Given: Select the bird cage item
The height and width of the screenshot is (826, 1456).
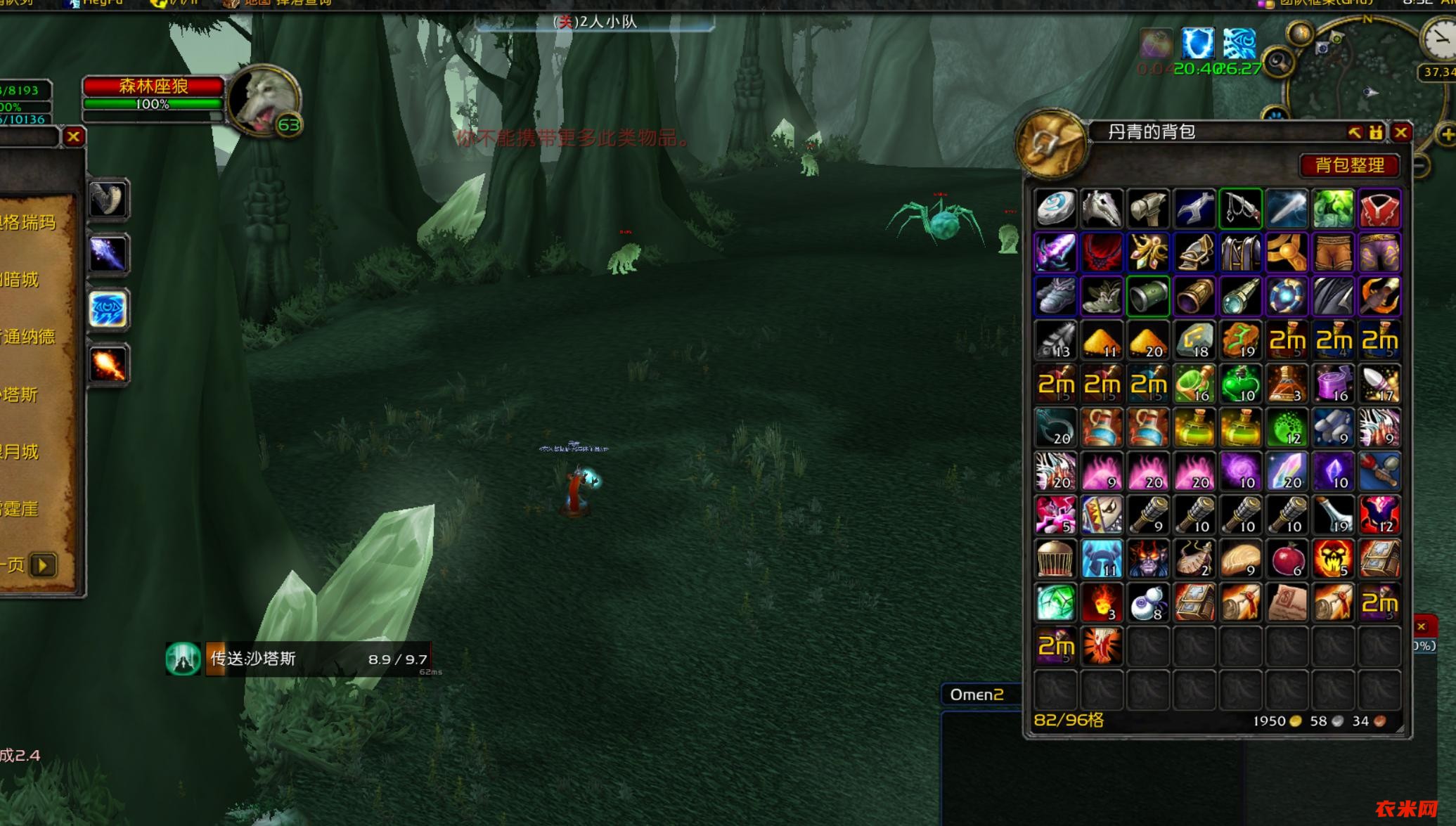Looking at the screenshot, I should click(1055, 560).
